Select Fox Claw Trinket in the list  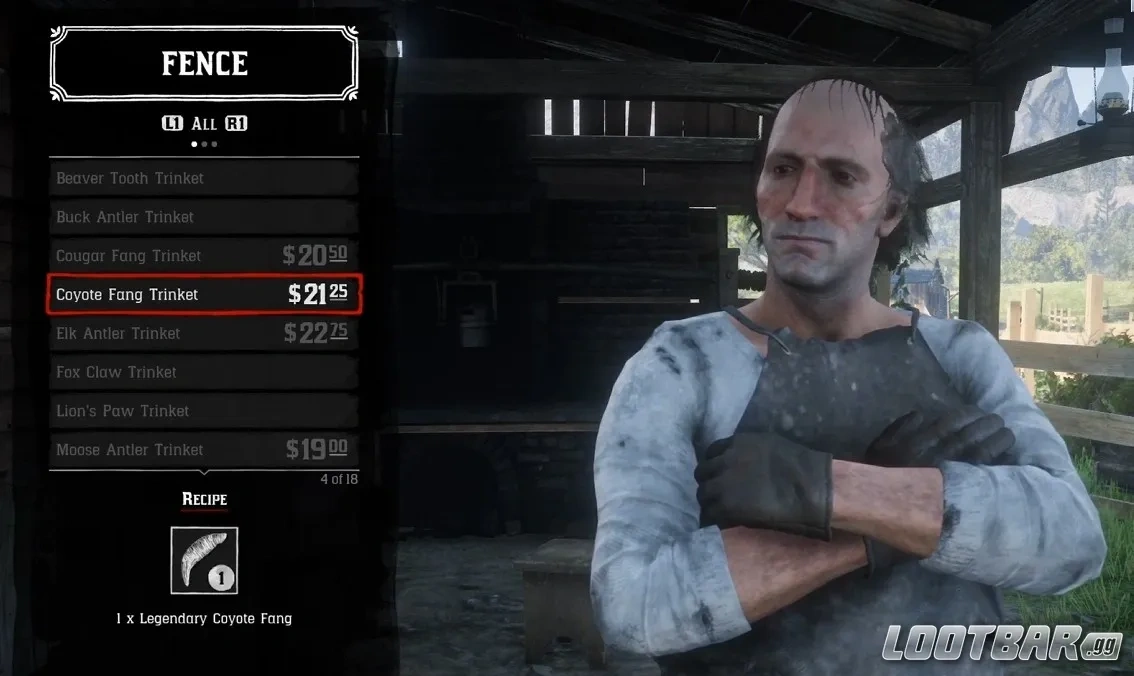click(204, 372)
